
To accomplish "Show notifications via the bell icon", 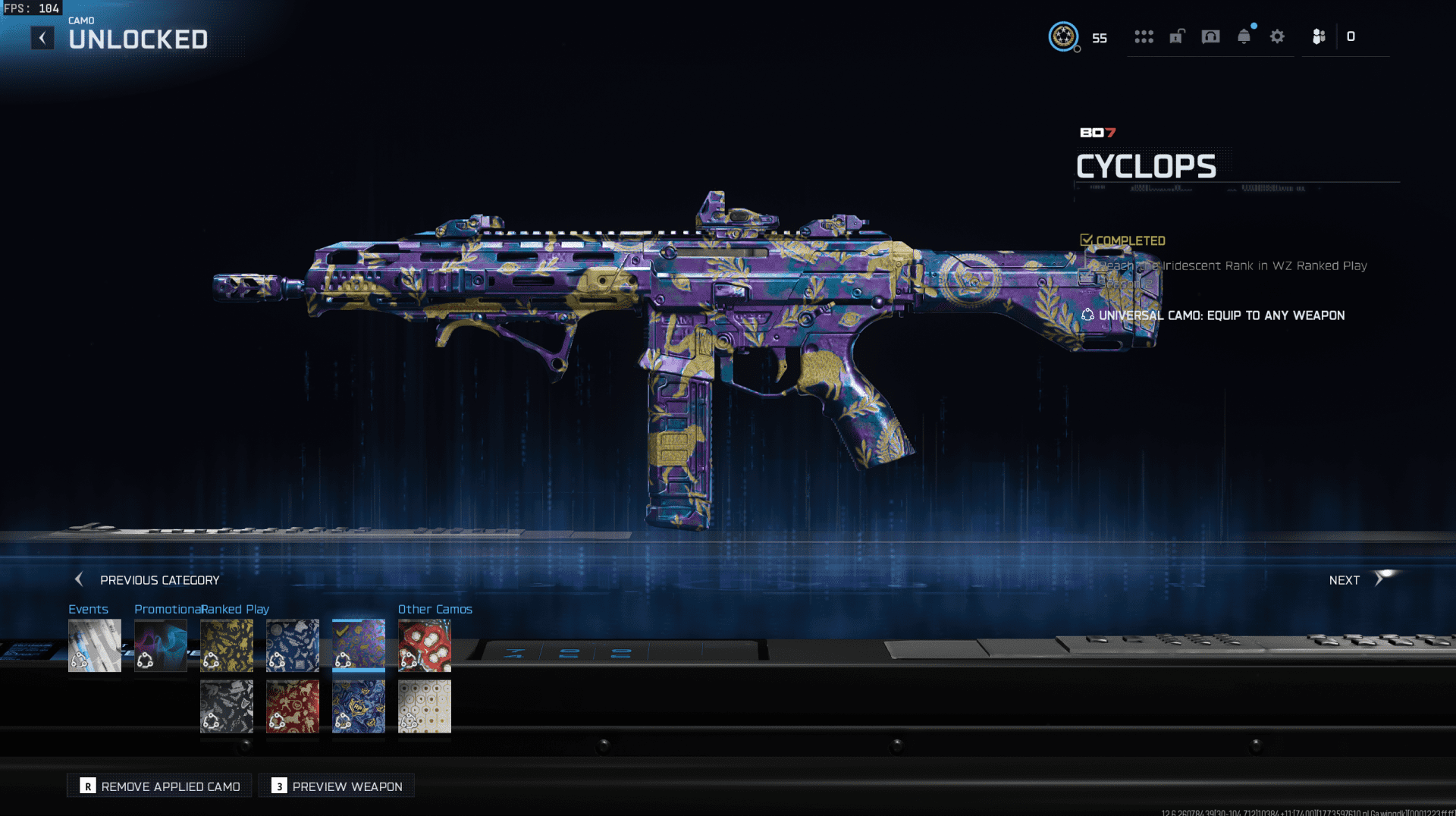I will [x=1244, y=36].
